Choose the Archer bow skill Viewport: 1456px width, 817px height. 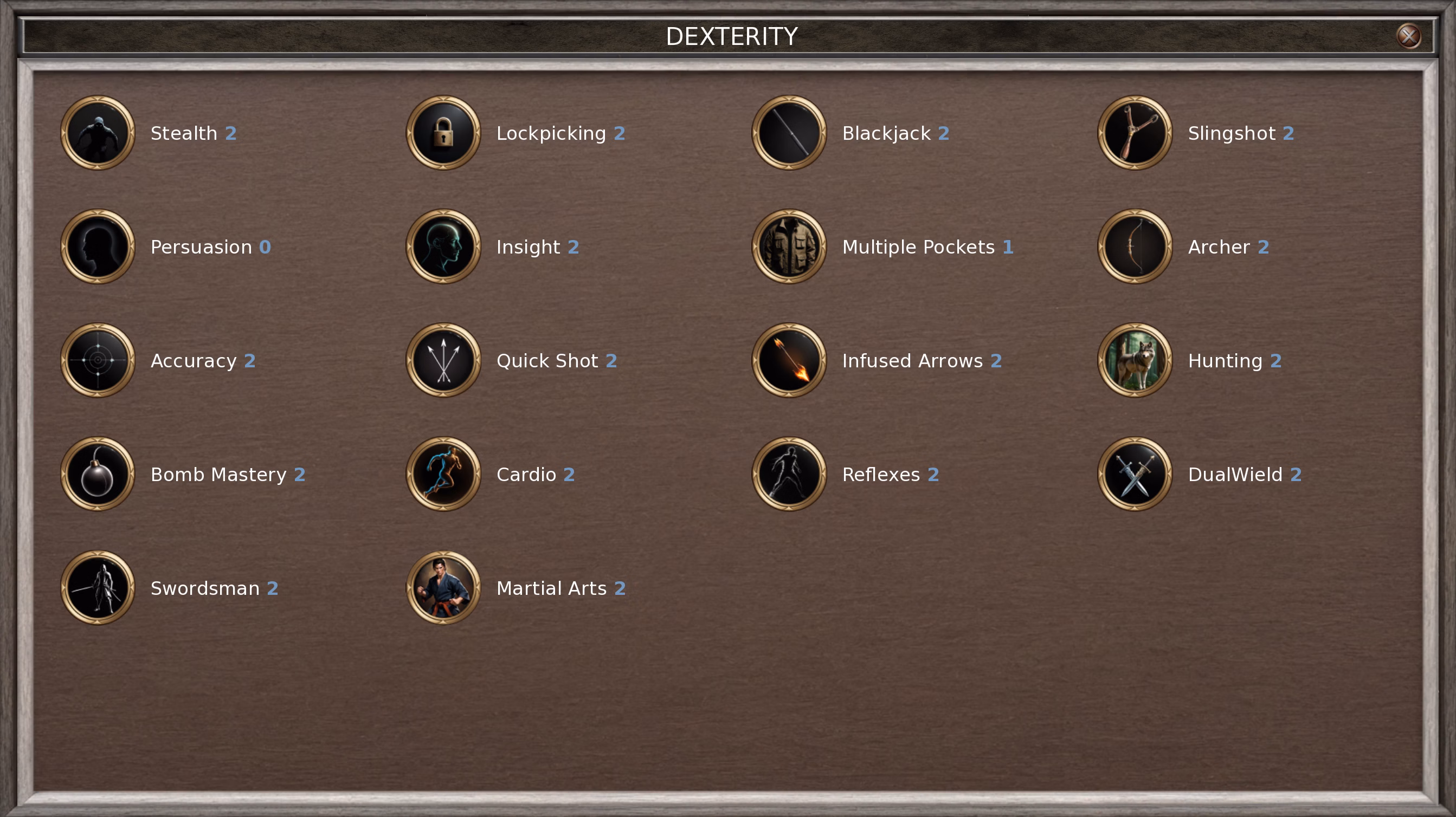pyautogui.click(x=1135, y=247)
